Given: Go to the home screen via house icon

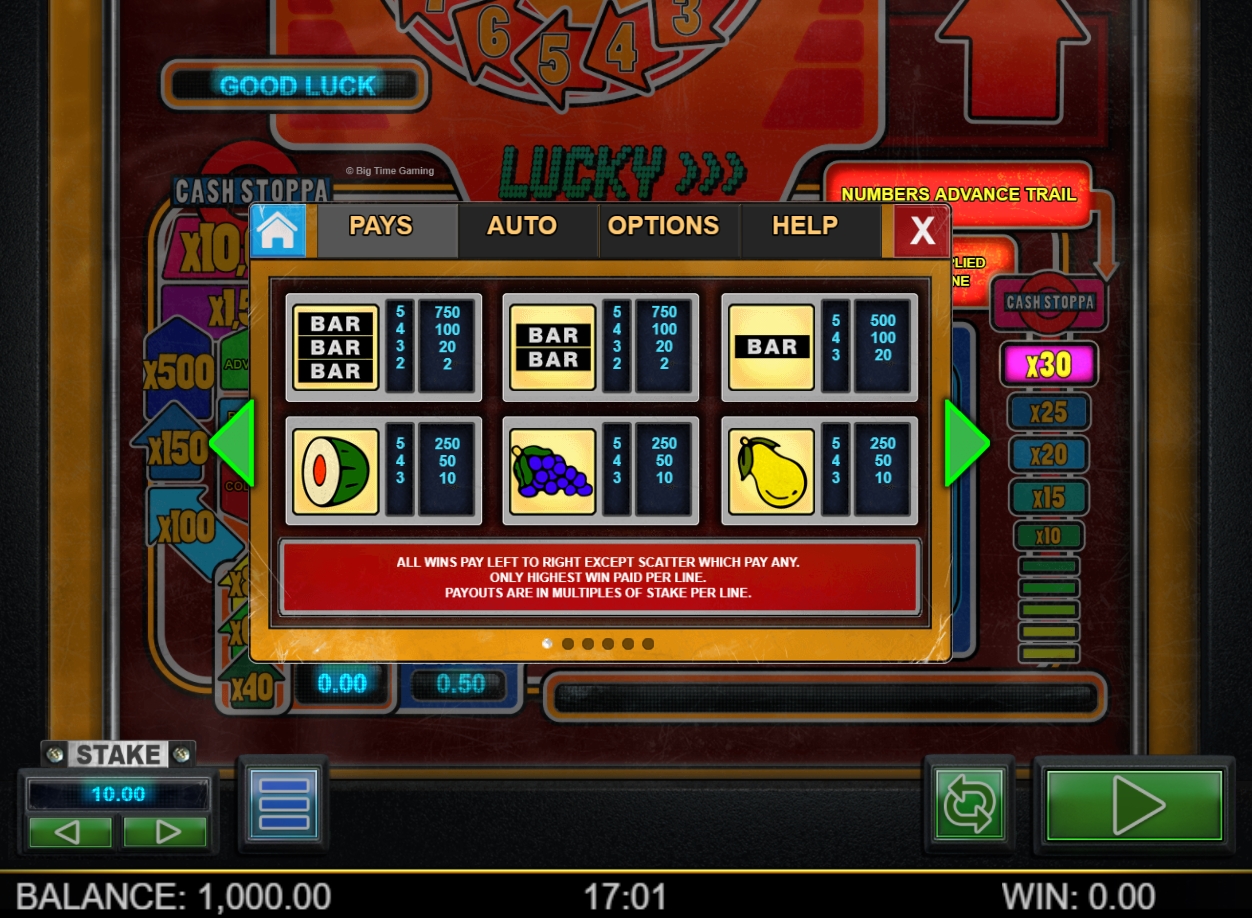Looking at the screenshot, I should pos(277,230).
